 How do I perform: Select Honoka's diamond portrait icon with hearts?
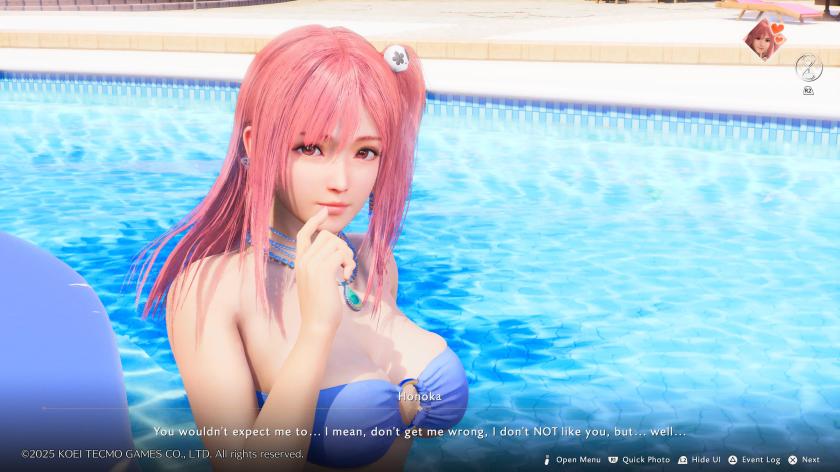[764, 40]
